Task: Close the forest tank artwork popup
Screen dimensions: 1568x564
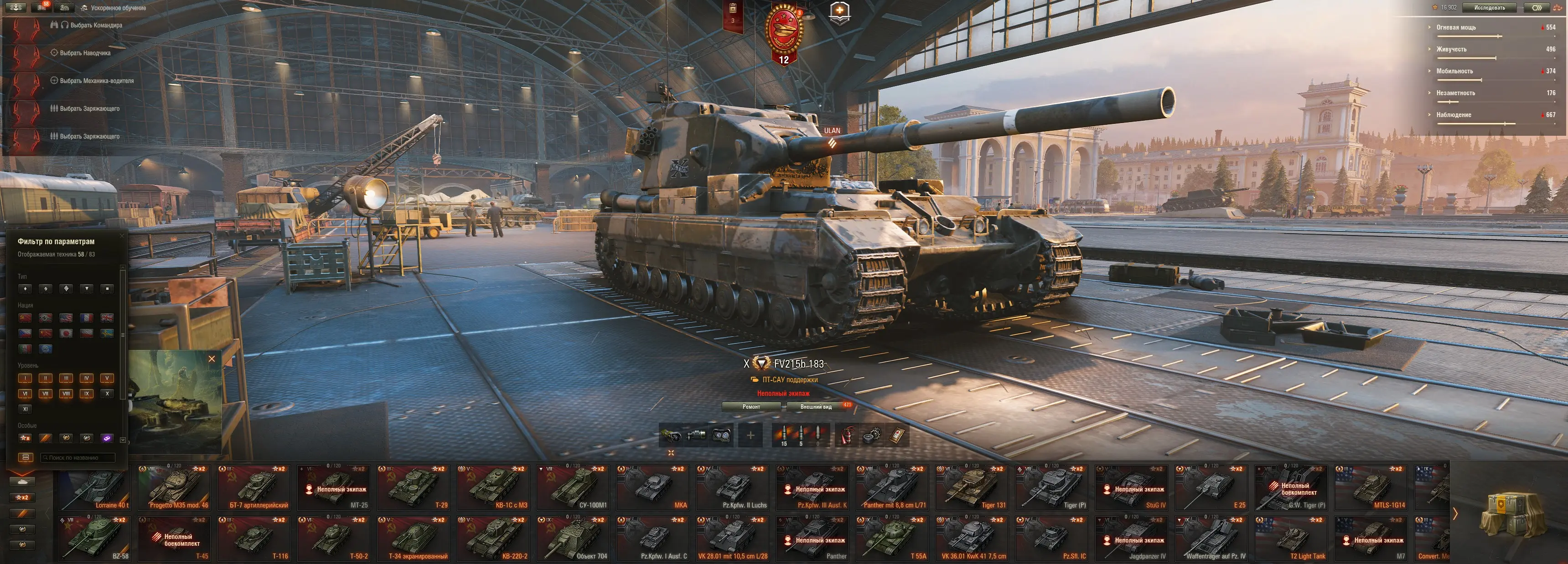Action: coord(212,359)
